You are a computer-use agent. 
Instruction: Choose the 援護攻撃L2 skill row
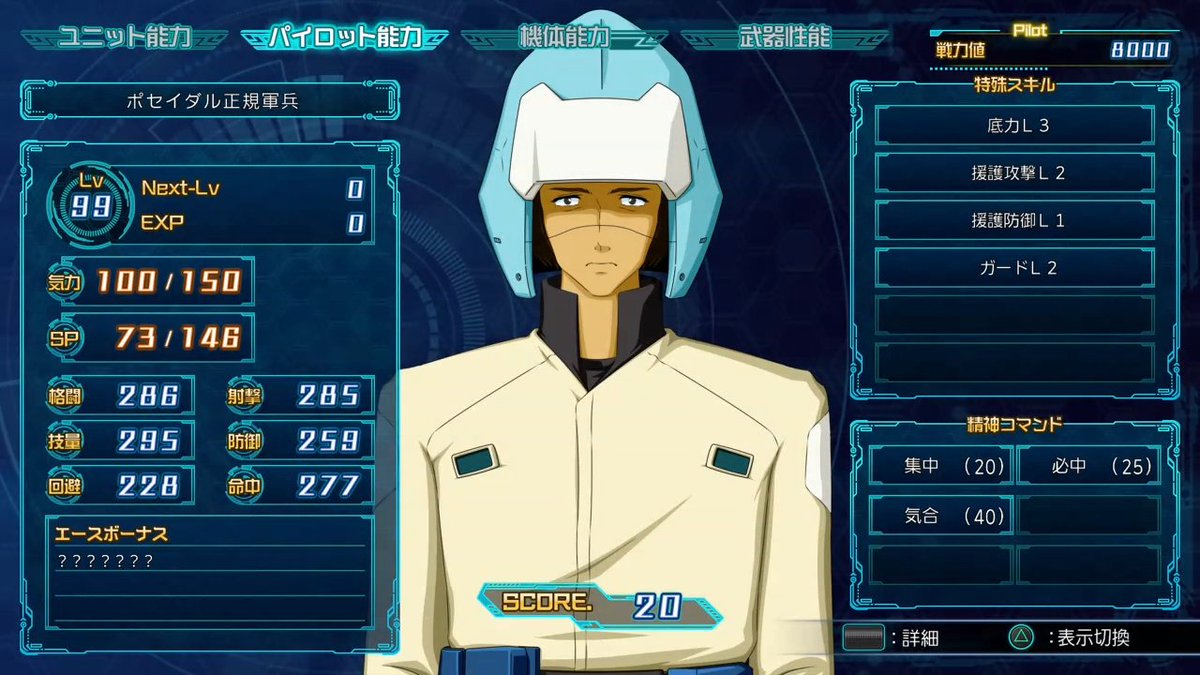click(1014, 173)
